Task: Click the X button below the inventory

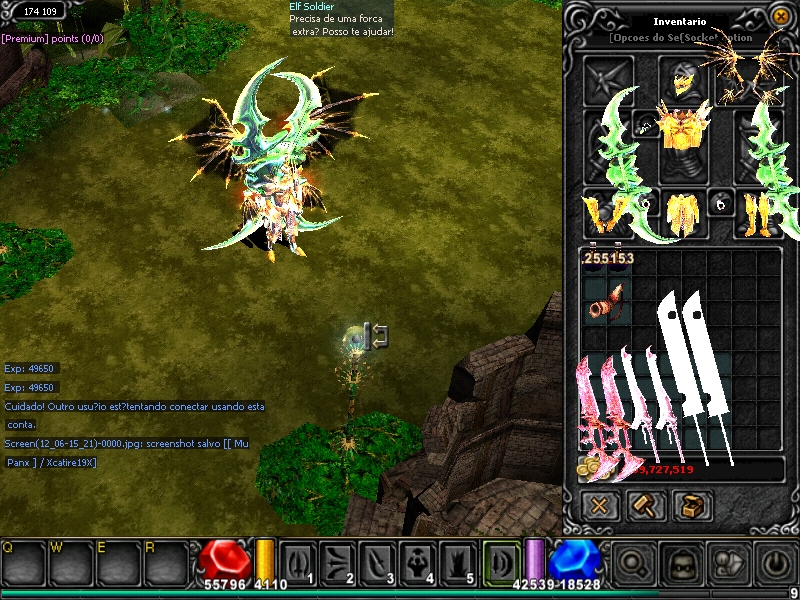Action: pos(600,505)
